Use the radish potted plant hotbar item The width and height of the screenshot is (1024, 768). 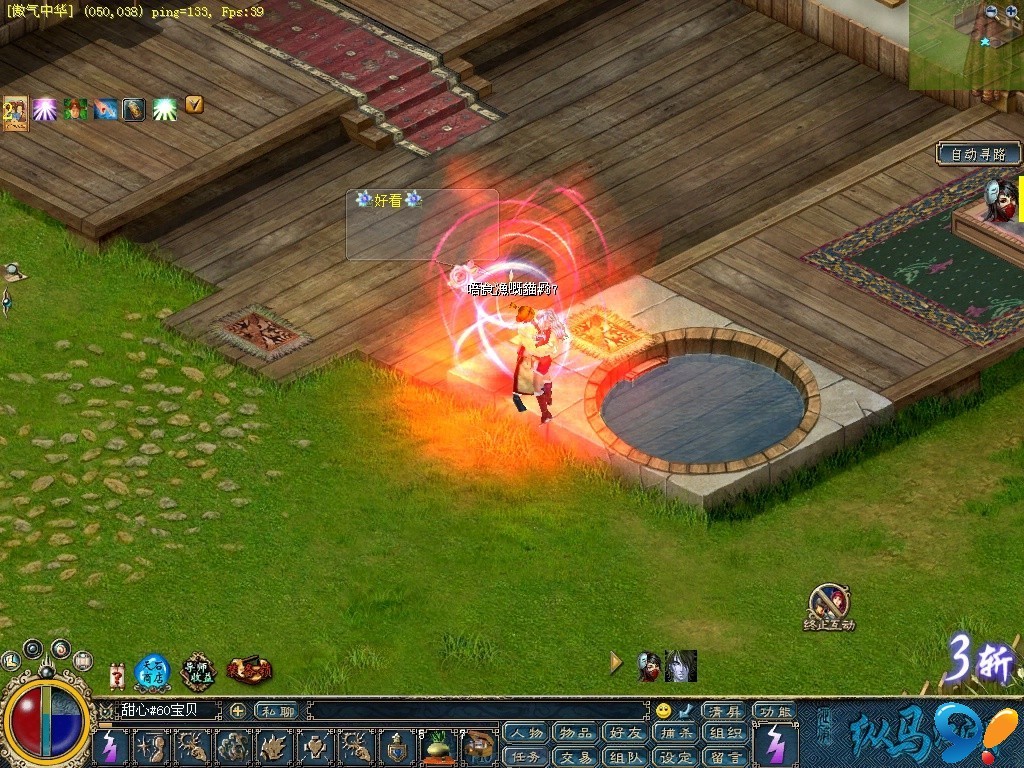(439, 747)
